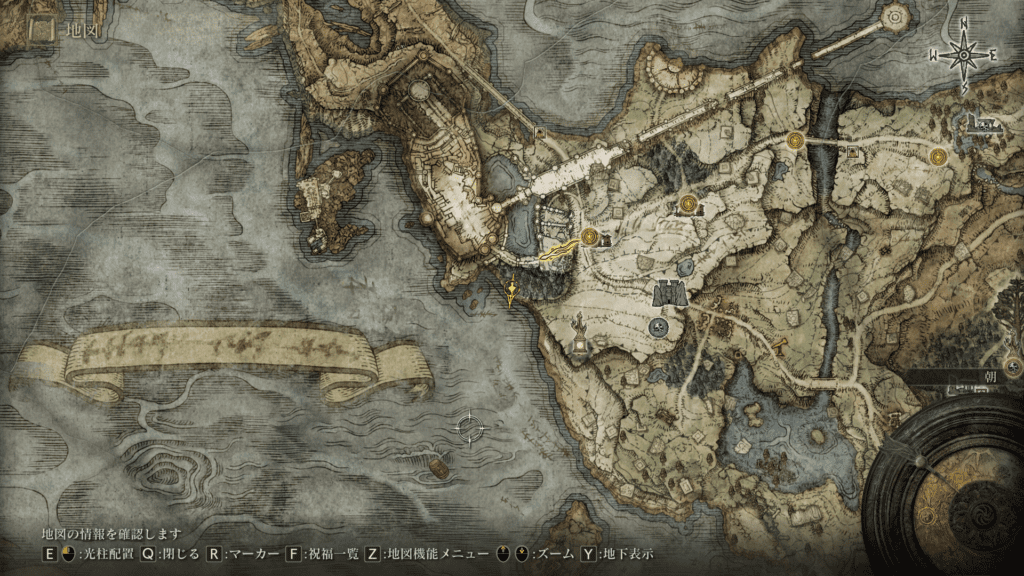Image resolution: width=1024 pixels, height=576 pixels.
Task: Click the gray castle gate map icon
Action: [x=668, y=293]
